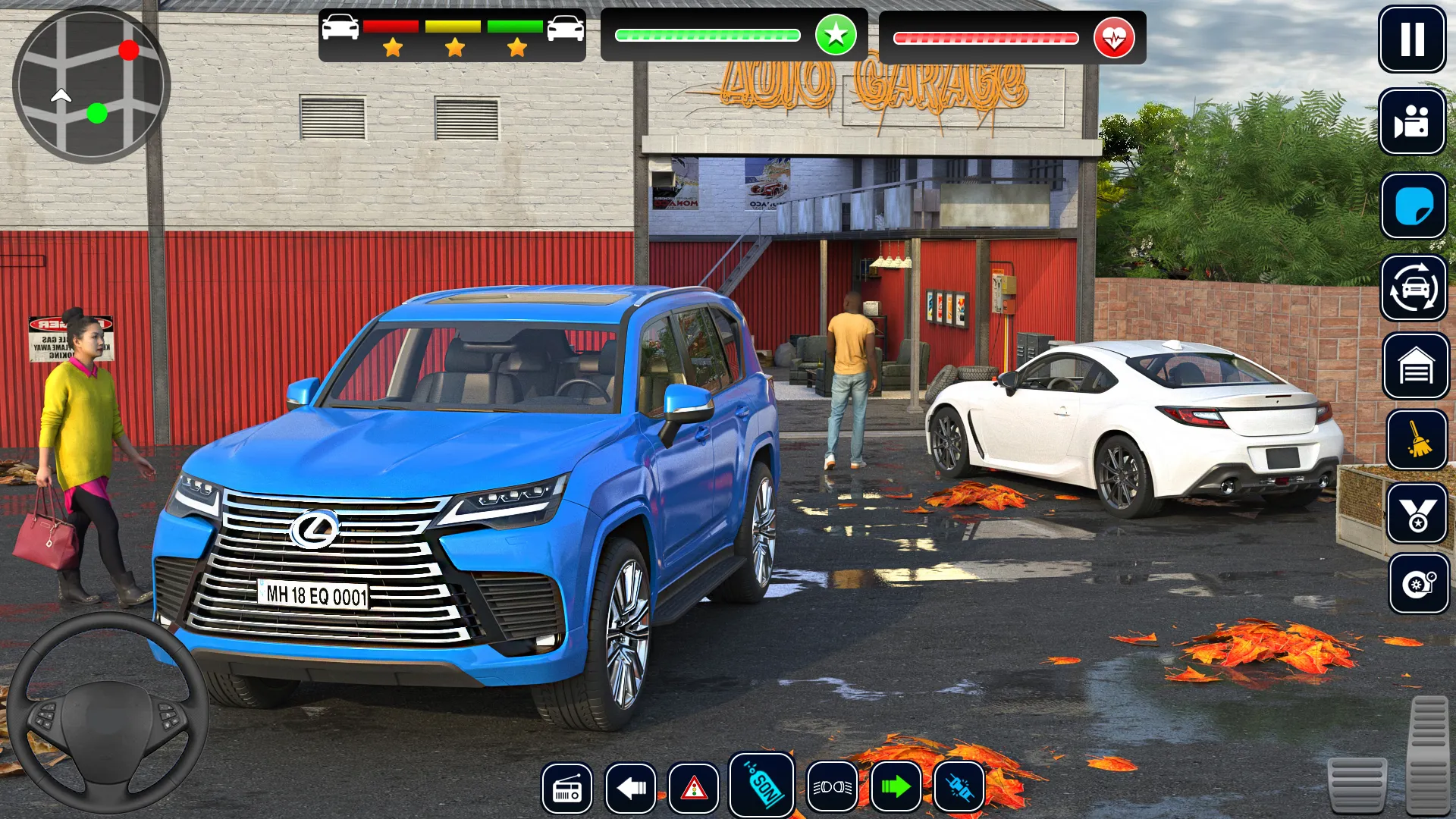Screen dimensions: 1456x819
Task: Open the garage
Action: coord(1415,366)
